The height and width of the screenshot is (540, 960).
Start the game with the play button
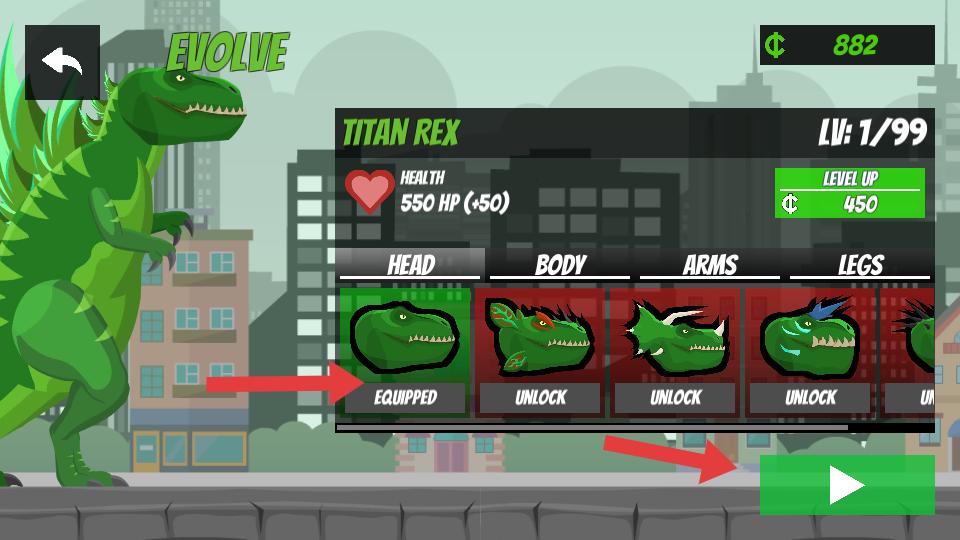tap(846, 485)
